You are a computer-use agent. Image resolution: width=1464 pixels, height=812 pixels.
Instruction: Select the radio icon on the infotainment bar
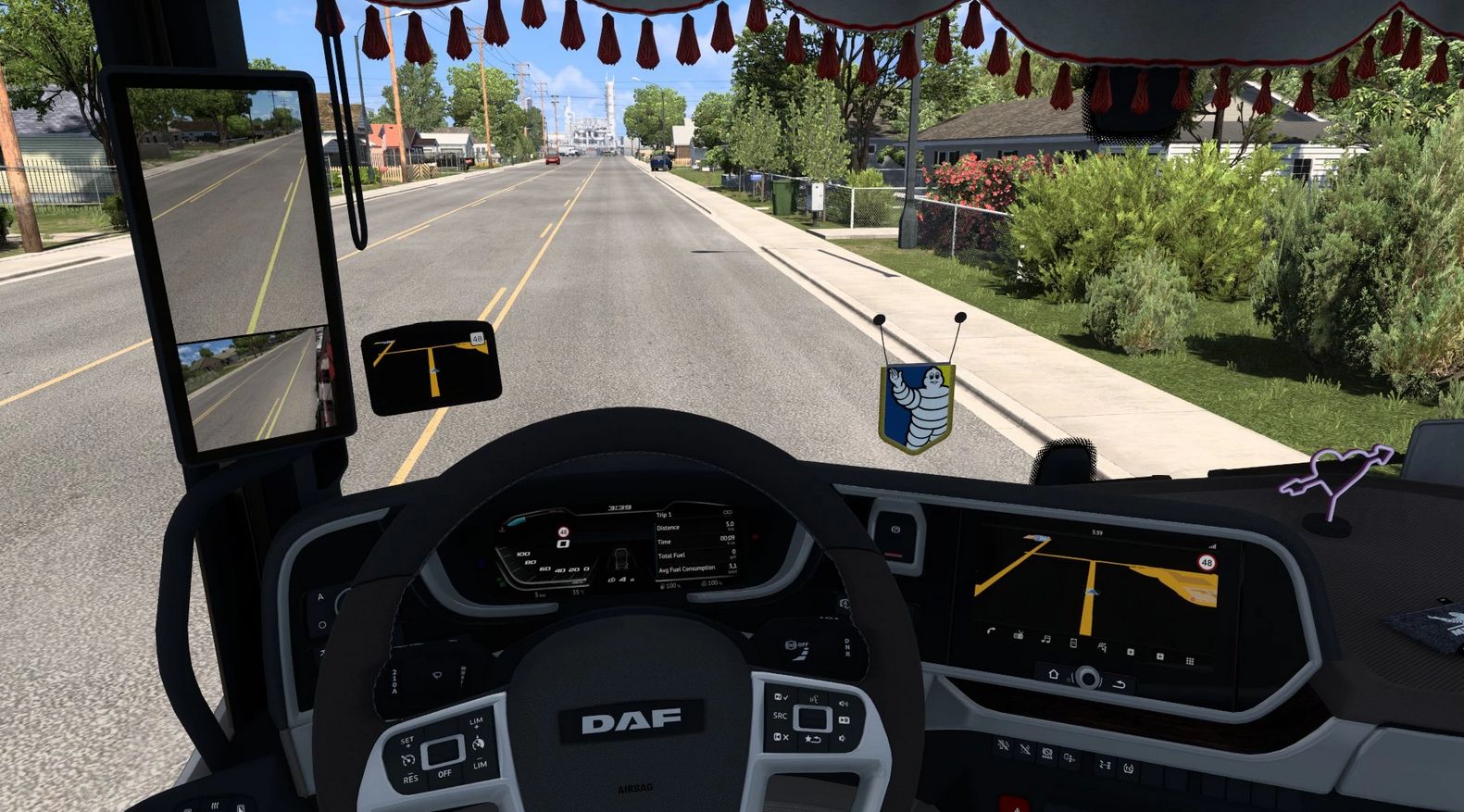click(x=1019, y=637)
